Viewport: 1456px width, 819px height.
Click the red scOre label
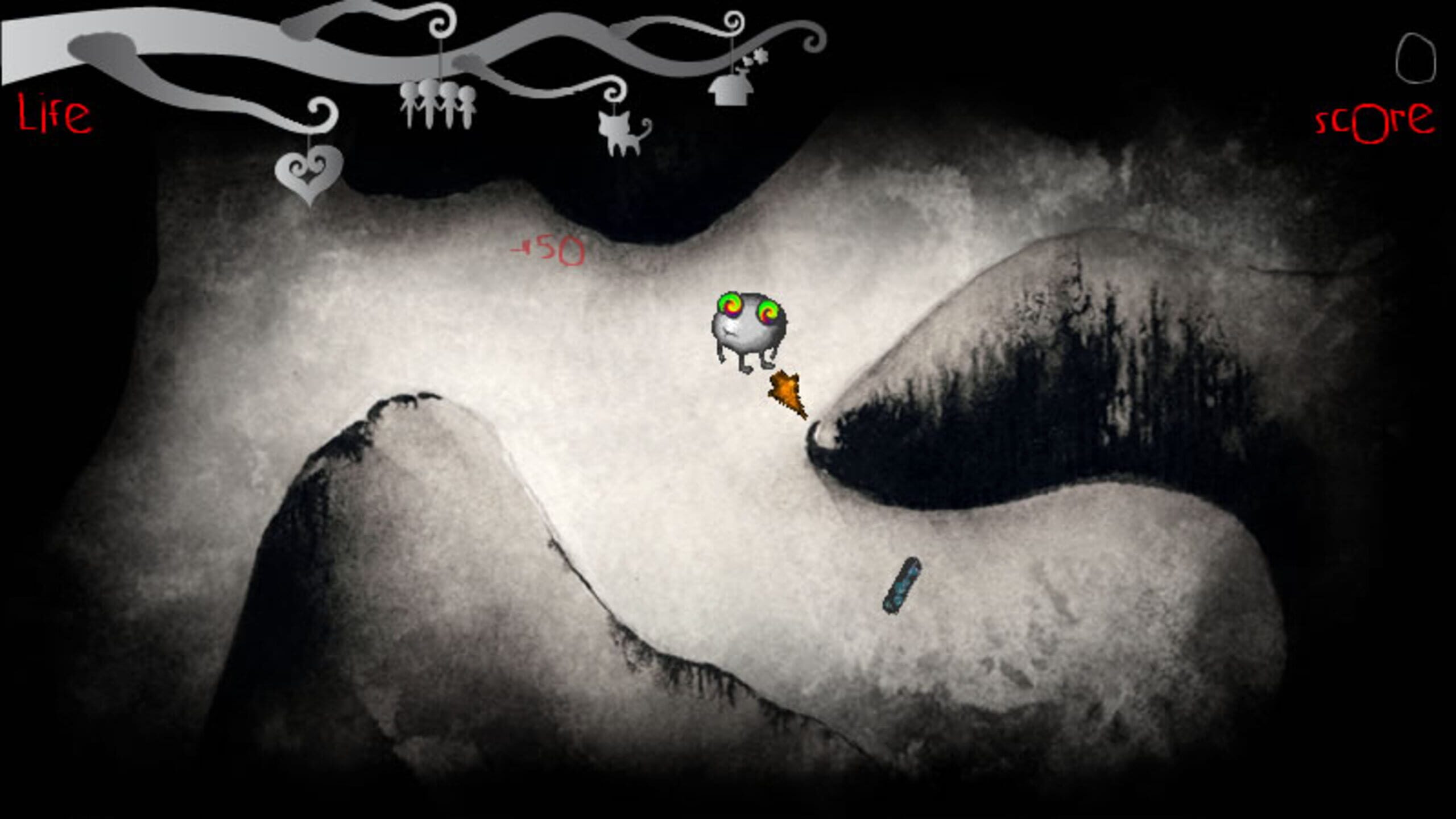(1374, 122)
